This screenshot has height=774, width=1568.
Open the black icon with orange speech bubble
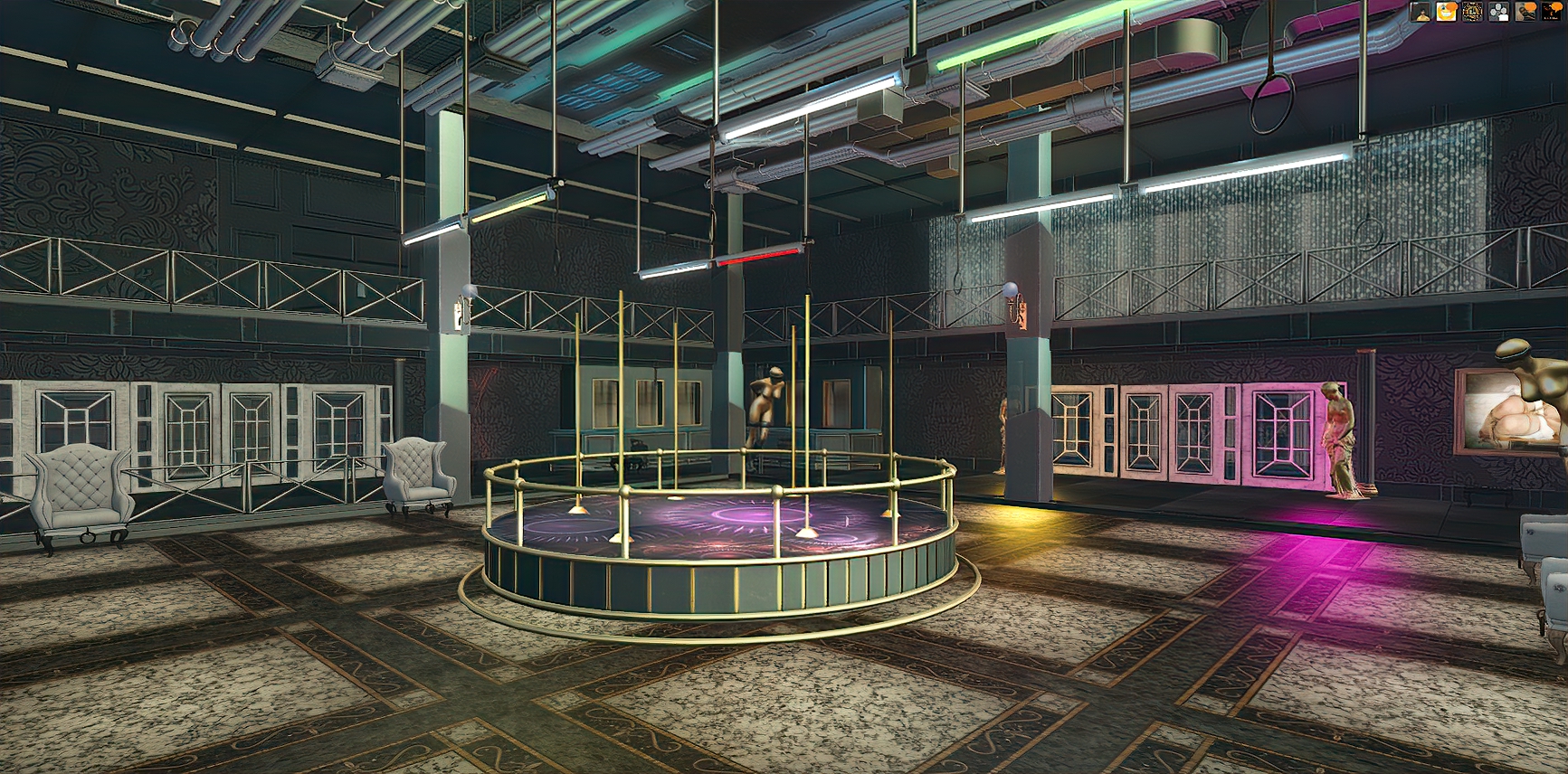pyautogui.click(x=1552, y=12)
